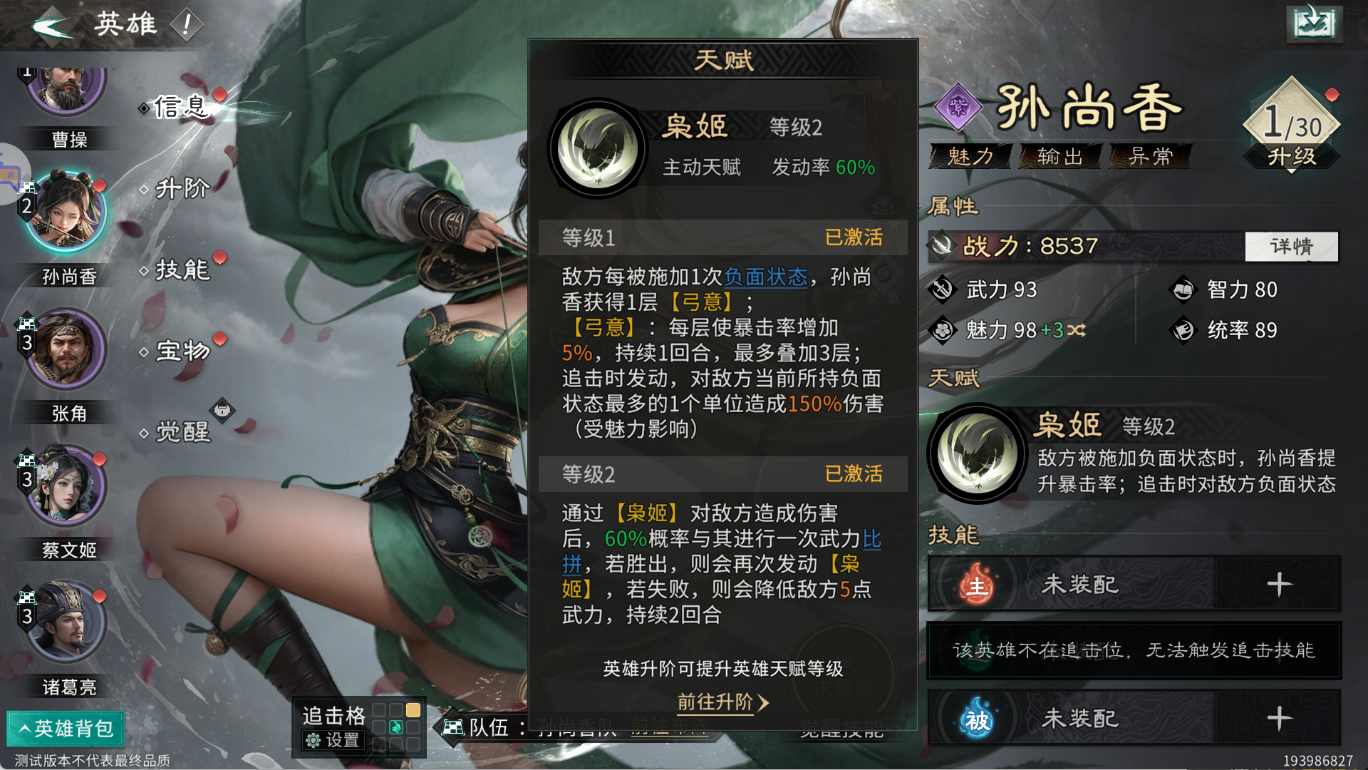Click the 前往升阶 link in the talent popup
Viewport: 1368px width, 770px height.
point(713,702)
